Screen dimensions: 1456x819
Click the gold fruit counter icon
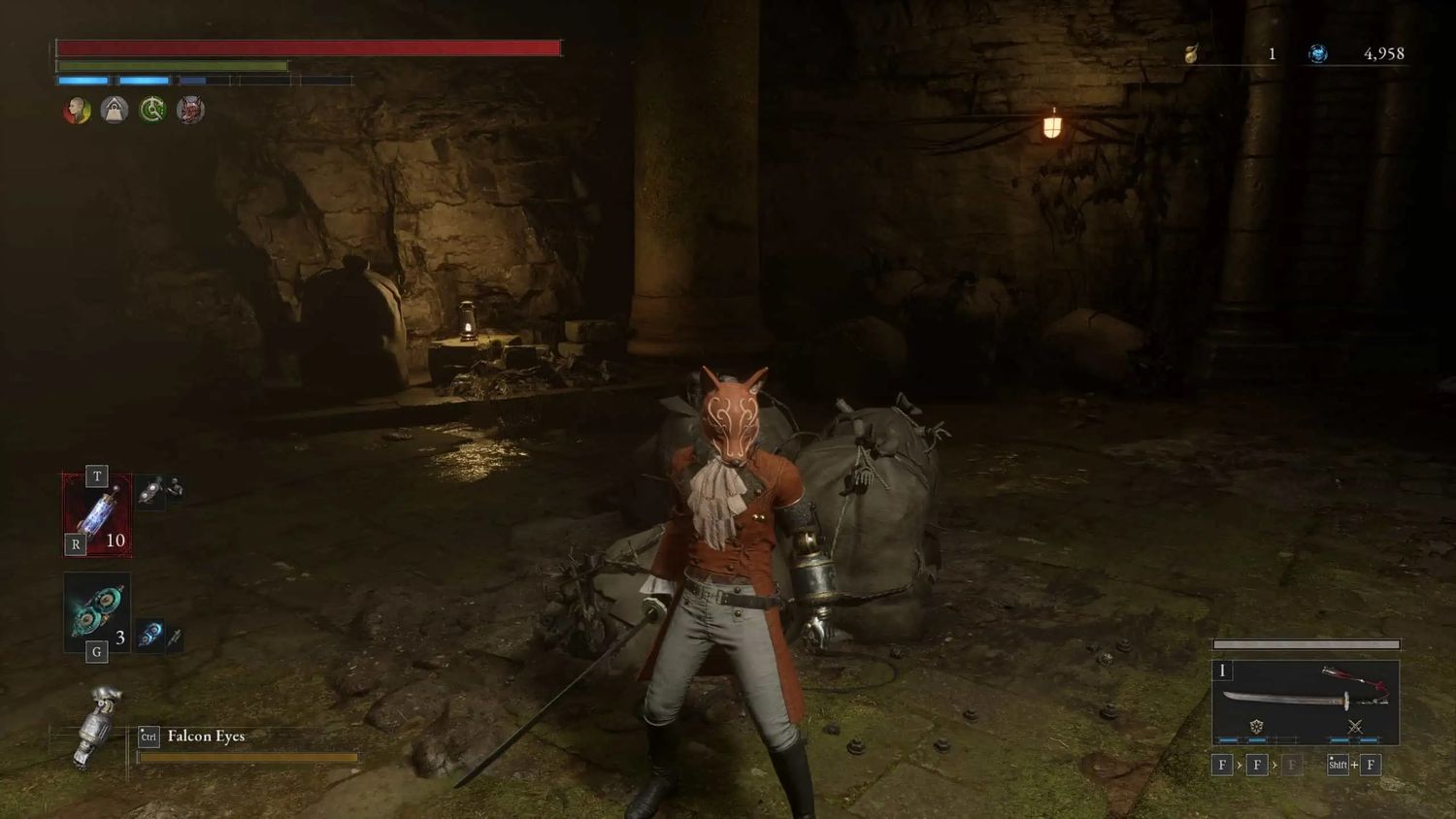pos(1191,53)
